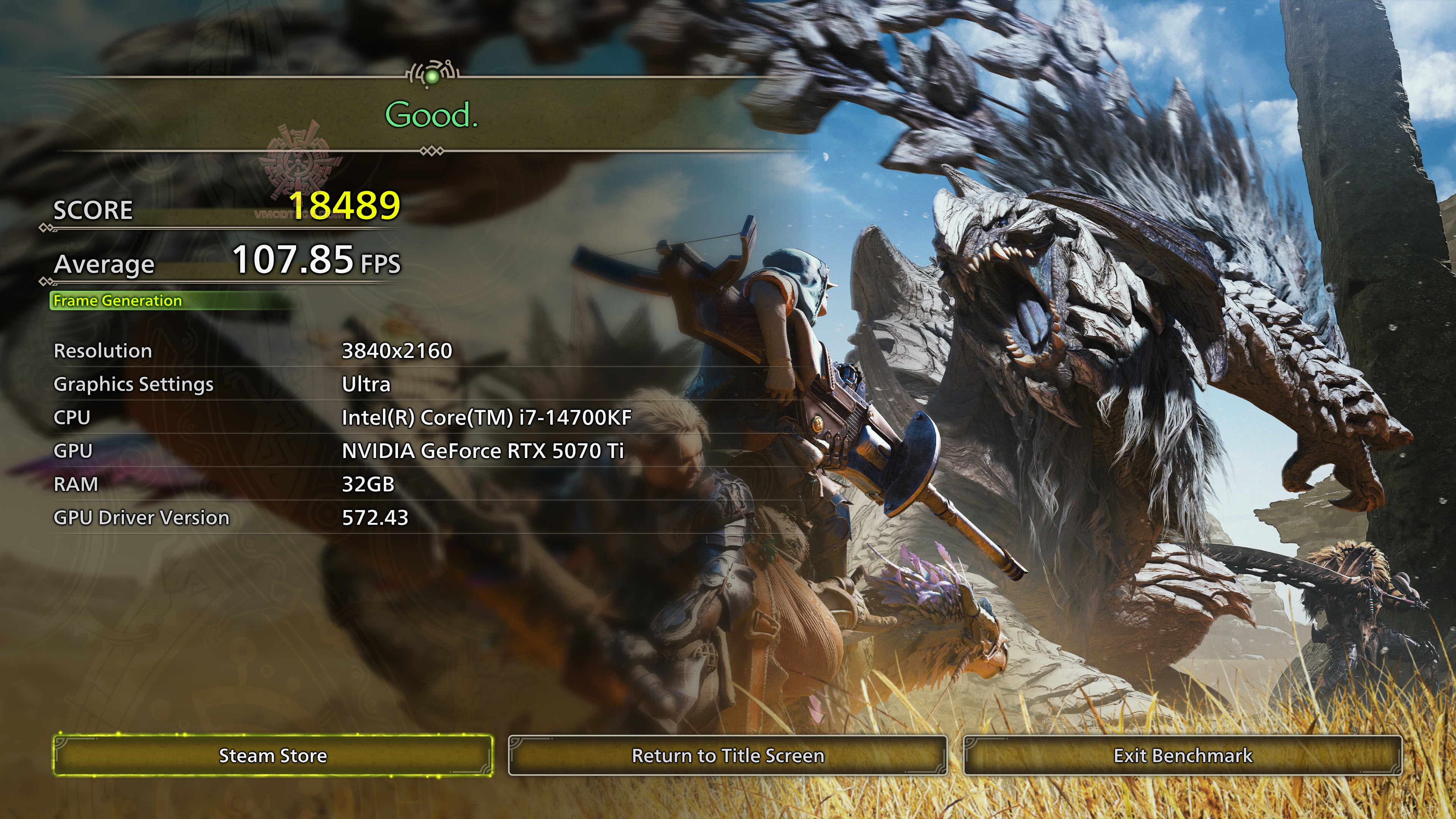
Task: Choose Return to Title Screen
Action: tap(728, 755)
